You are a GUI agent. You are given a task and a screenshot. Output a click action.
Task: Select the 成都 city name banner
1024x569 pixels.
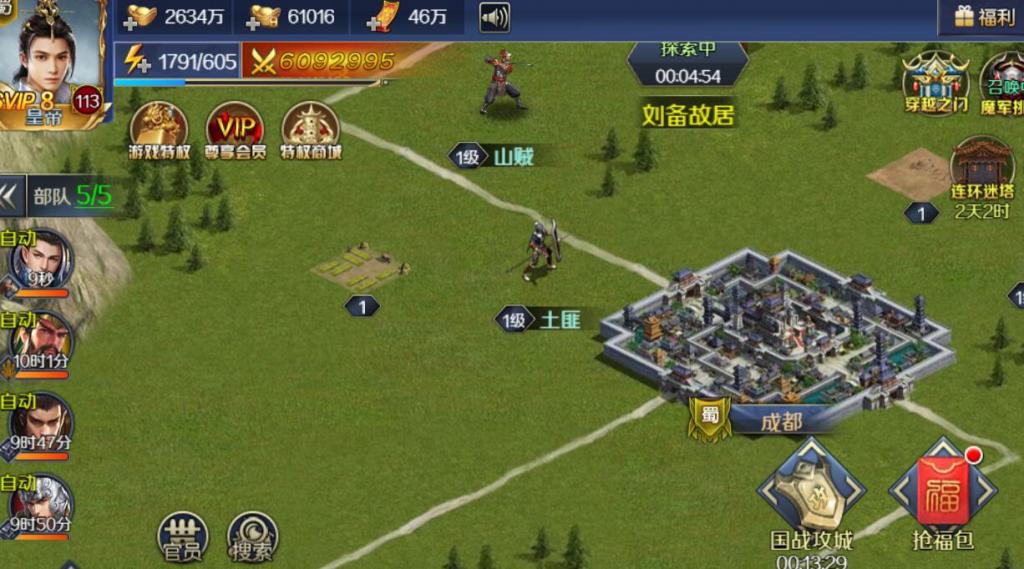[780, 421]
